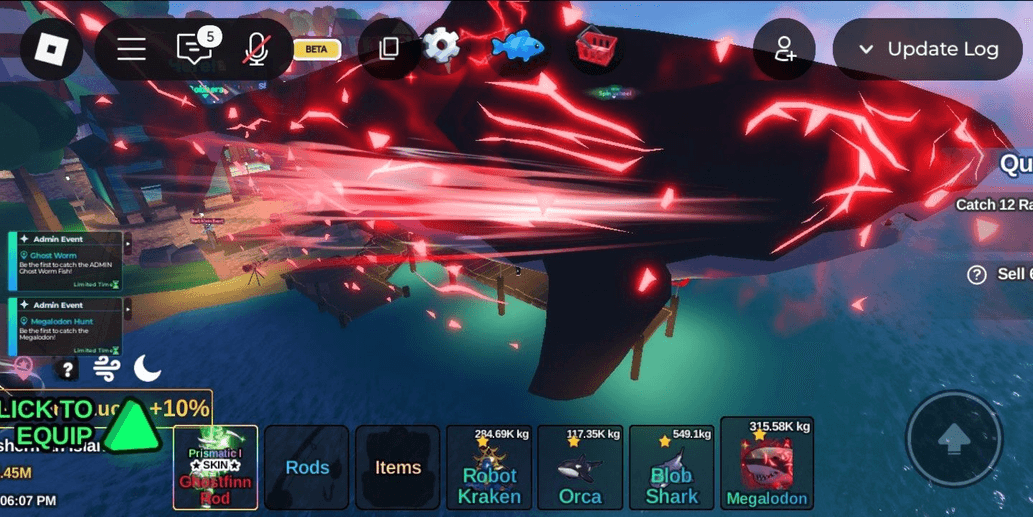Select the Ghost Worm admin event
This screenshot has height=517, width=1033.
point(67,262)
